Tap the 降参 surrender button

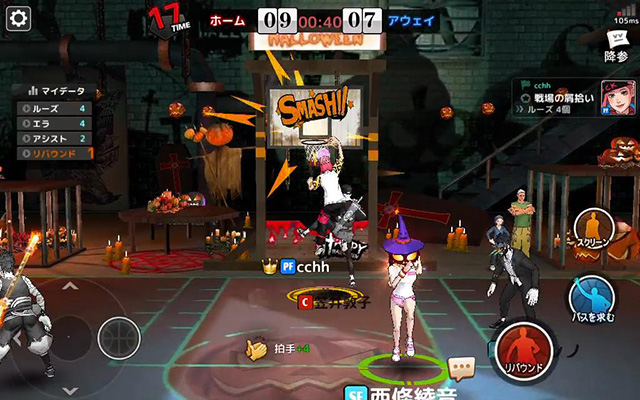[616, 47]
